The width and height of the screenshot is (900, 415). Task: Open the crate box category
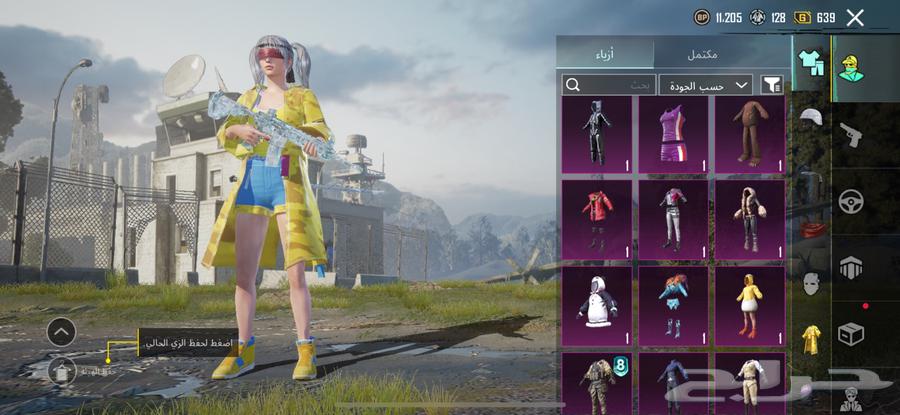(x=852, y=334)
